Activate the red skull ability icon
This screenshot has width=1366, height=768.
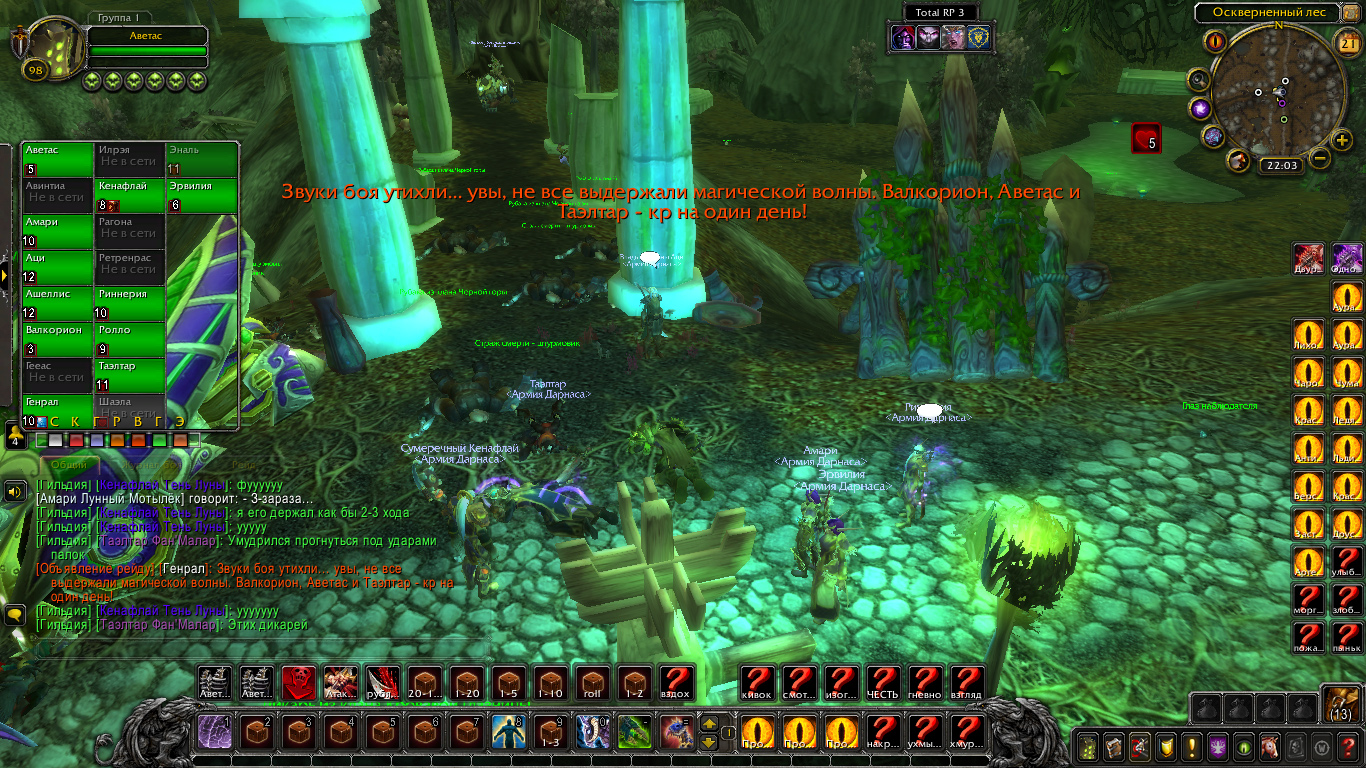298,683
